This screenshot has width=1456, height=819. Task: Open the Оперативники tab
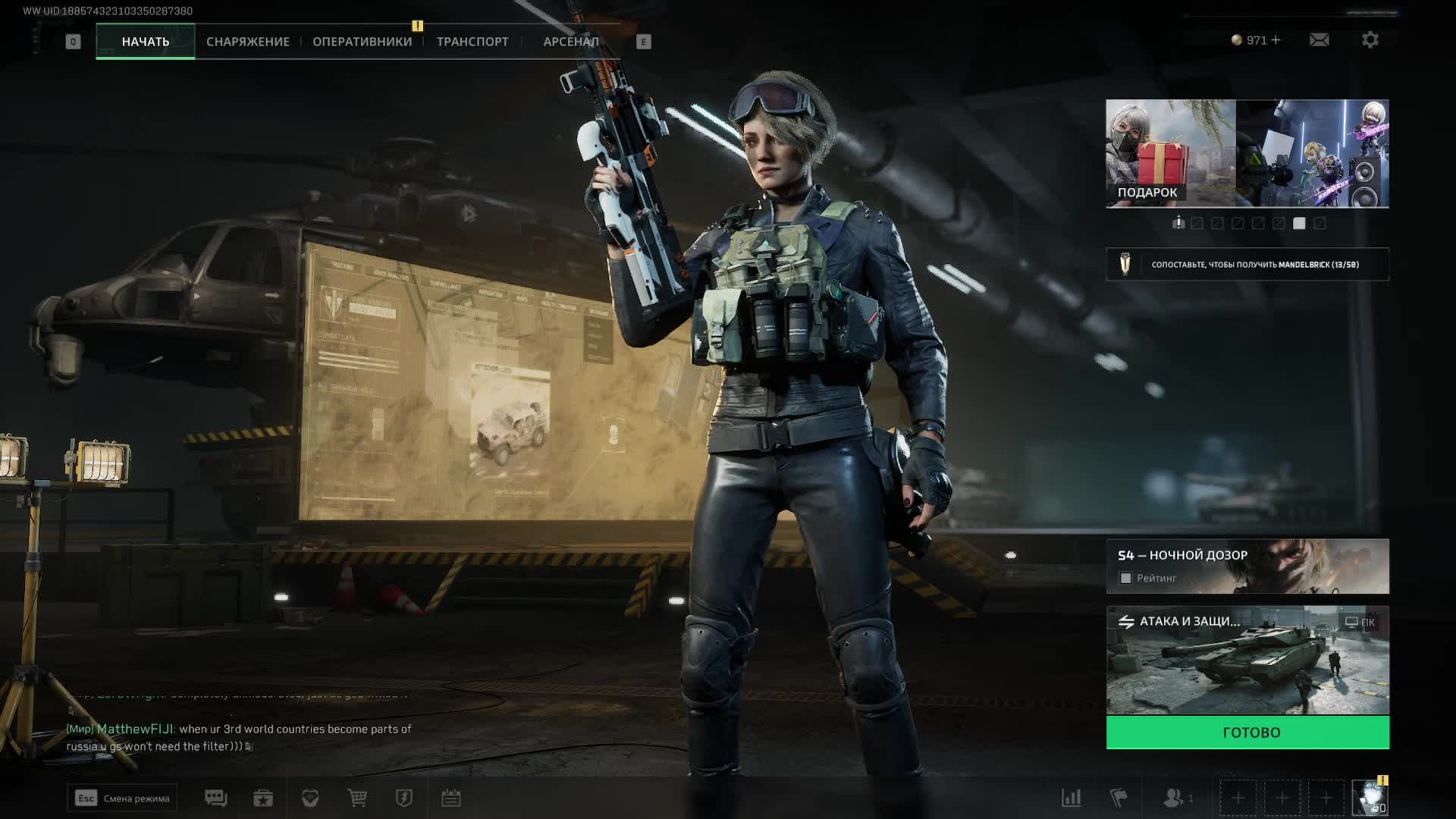tap(362, 42)
